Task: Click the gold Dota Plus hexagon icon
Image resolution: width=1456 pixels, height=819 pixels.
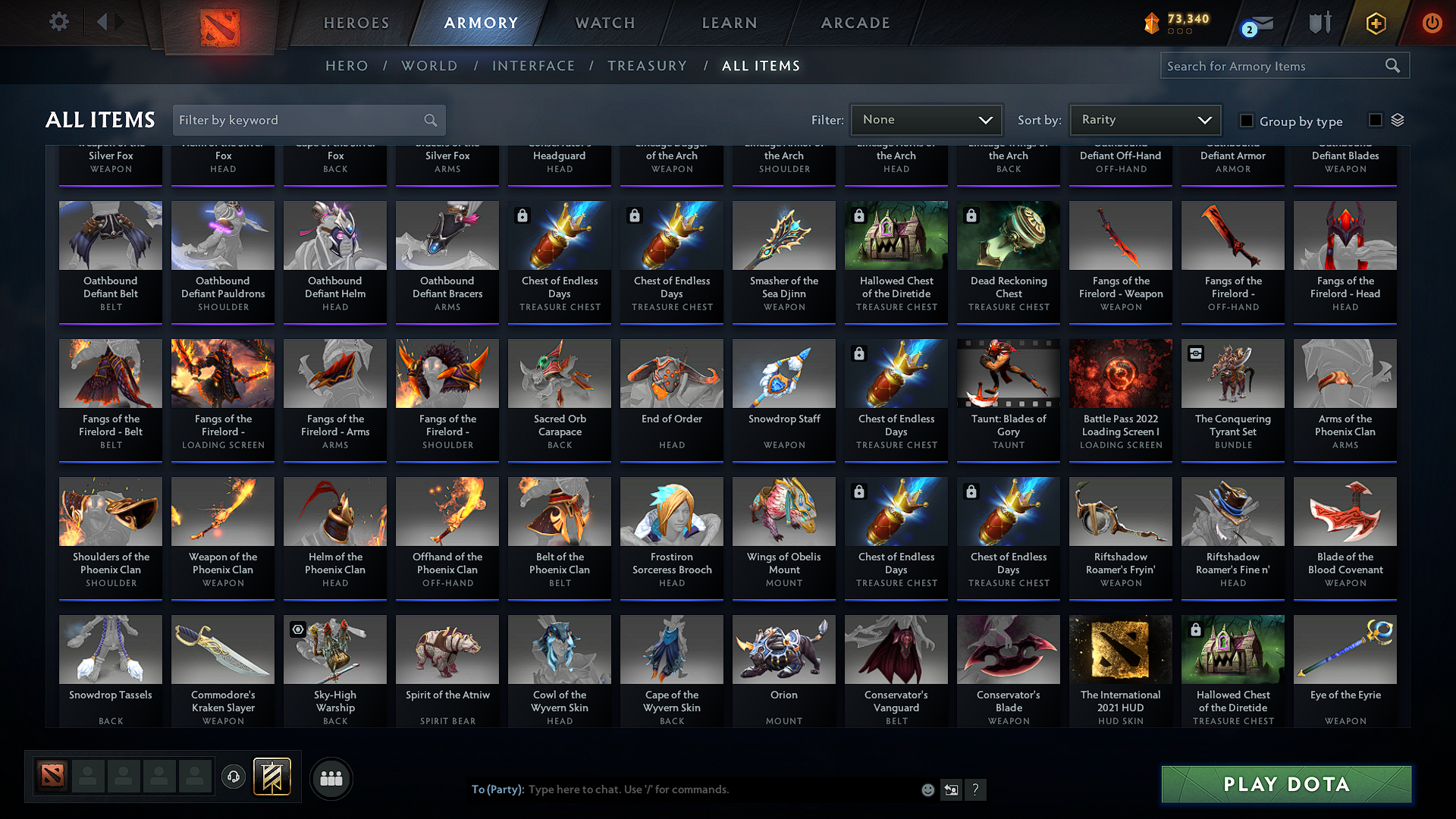Action: tap(1375, 23)
